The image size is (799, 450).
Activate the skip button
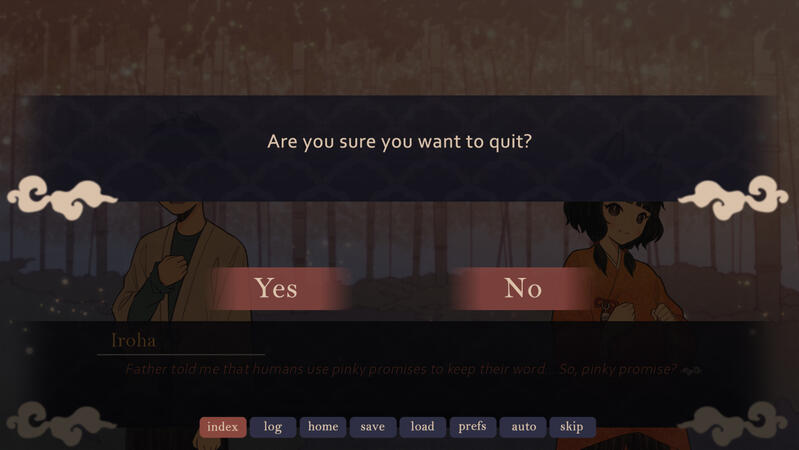coord(572,427)
